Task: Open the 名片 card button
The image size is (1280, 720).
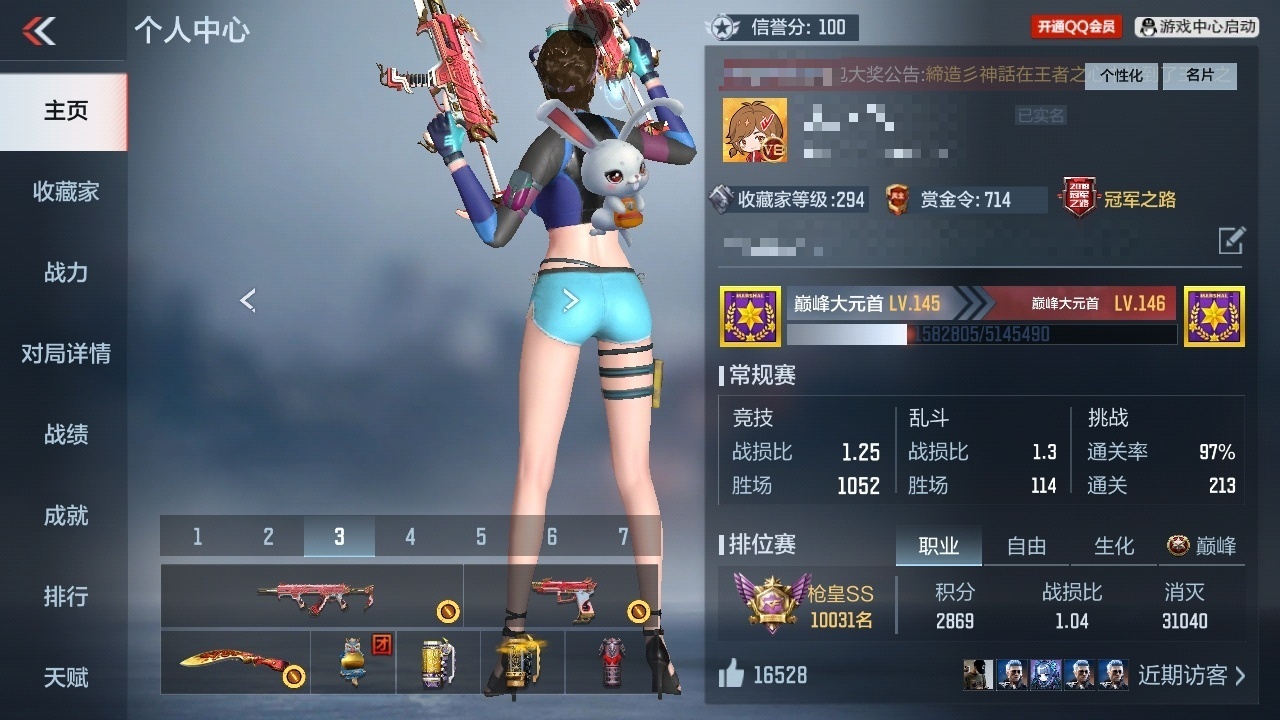Action: (1200, 76)
